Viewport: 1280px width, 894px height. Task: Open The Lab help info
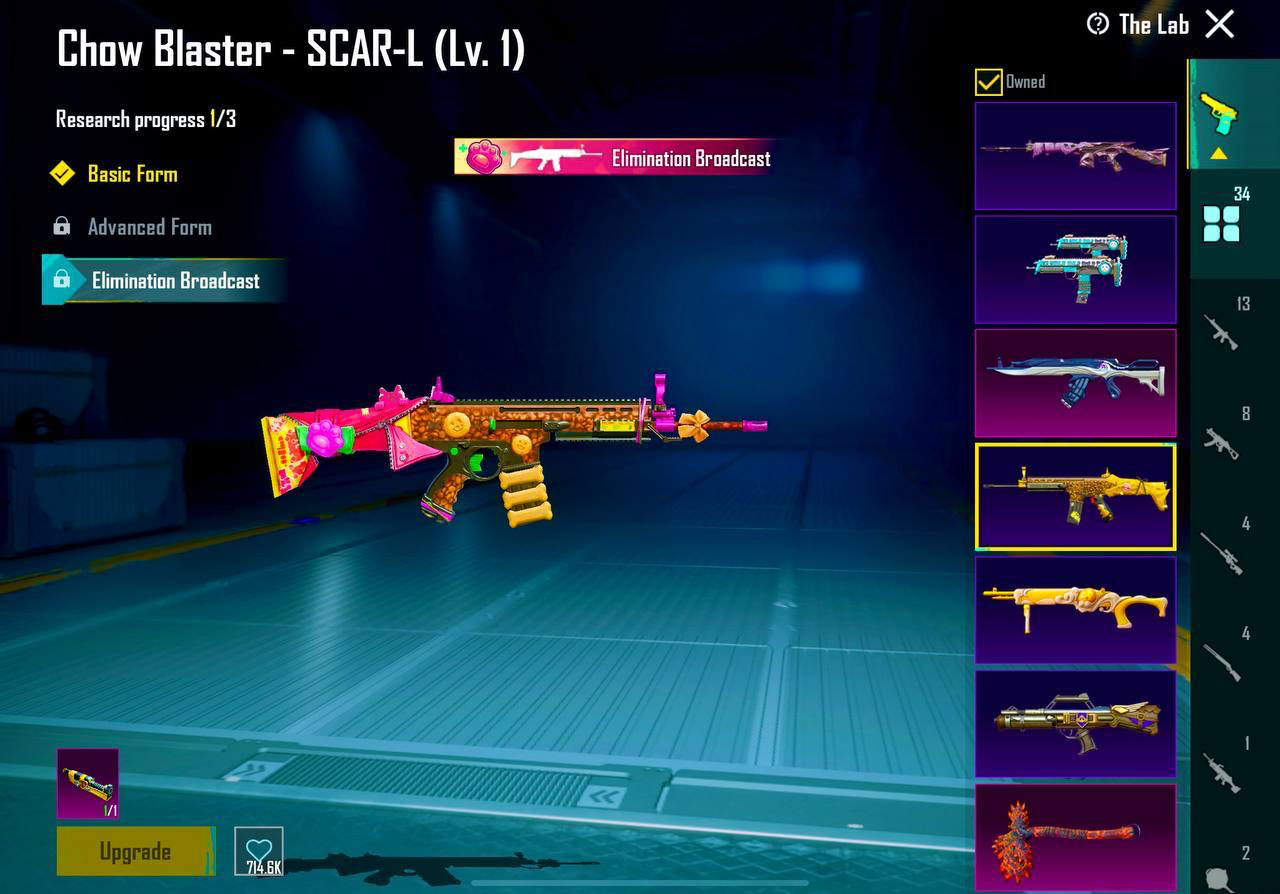(x=1098, y=24)
